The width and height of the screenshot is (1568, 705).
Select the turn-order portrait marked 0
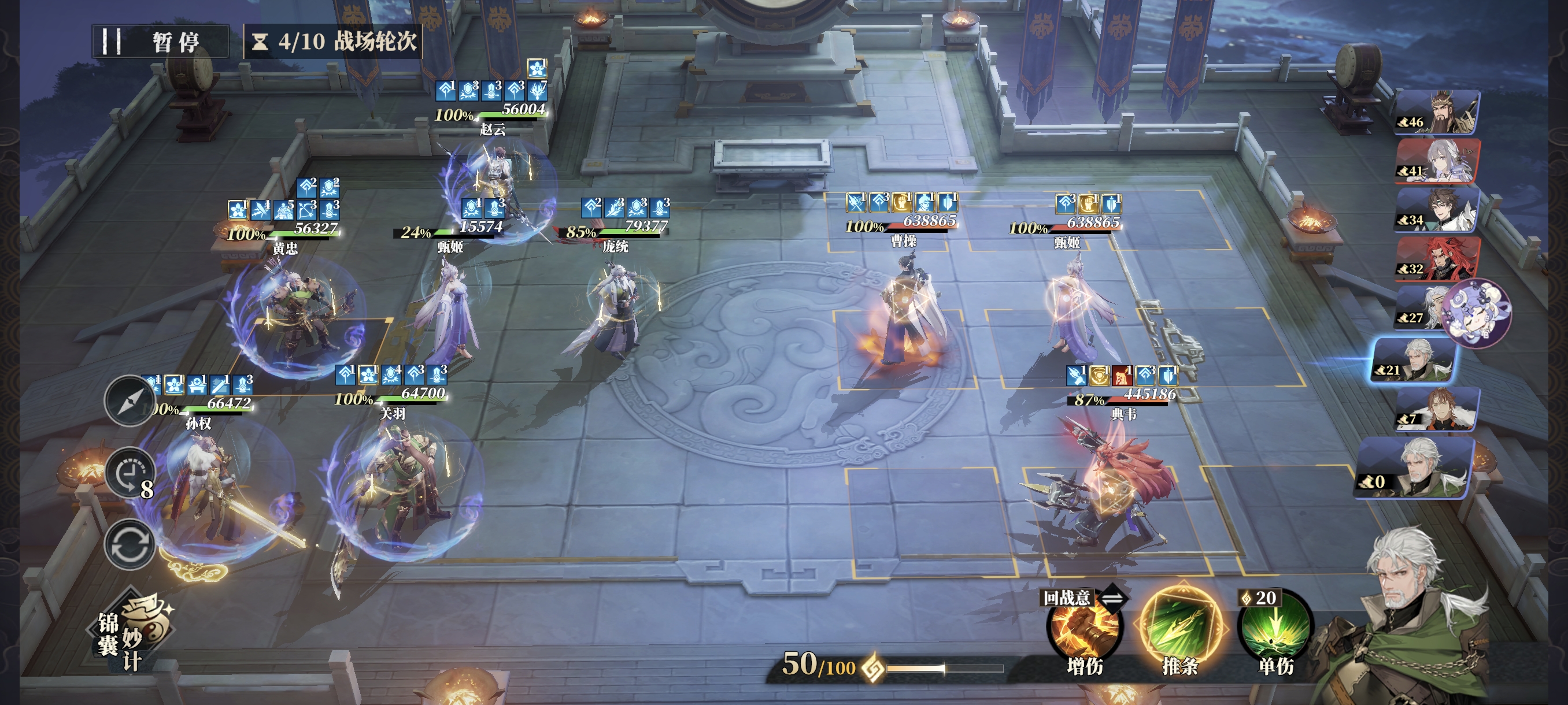[x=1415, y=469]
